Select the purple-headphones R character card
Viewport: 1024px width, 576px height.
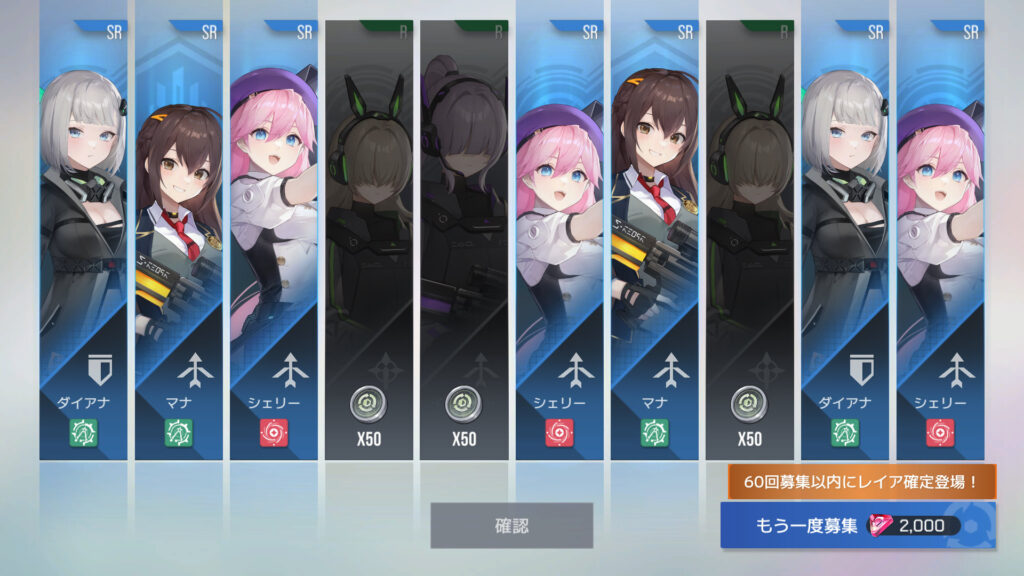463,240
